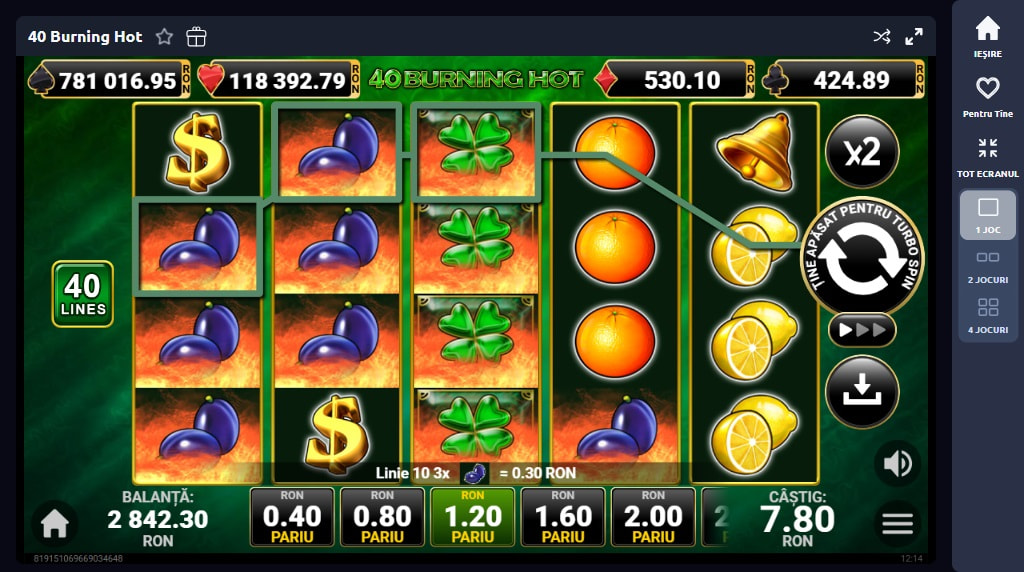The image size is (1024, 572).
Task: Pick the 1.20 RON bet
Action: click(x=472, y=517)
